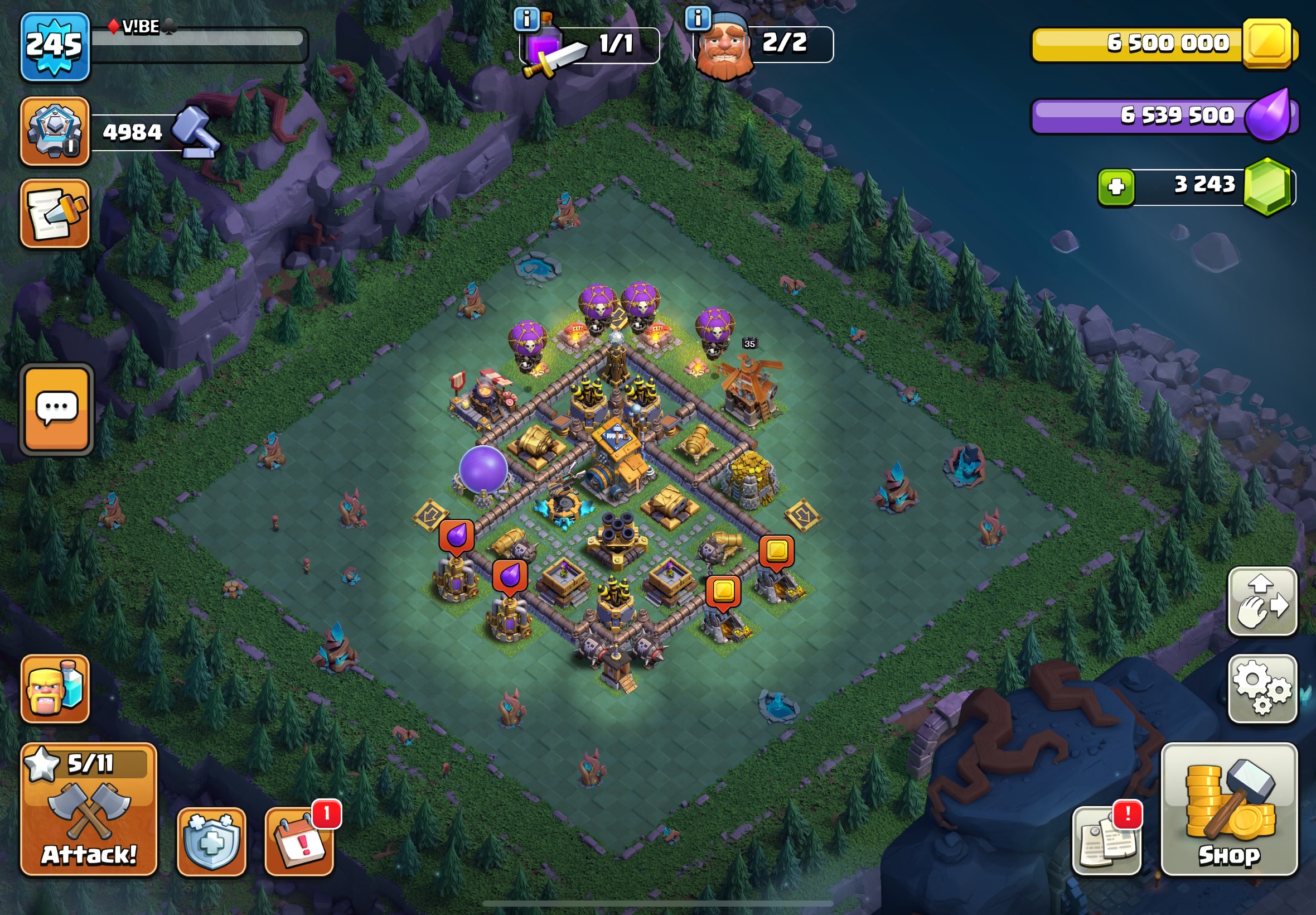
Task: Open the events calendar button
Action: (x=299, y=841)
